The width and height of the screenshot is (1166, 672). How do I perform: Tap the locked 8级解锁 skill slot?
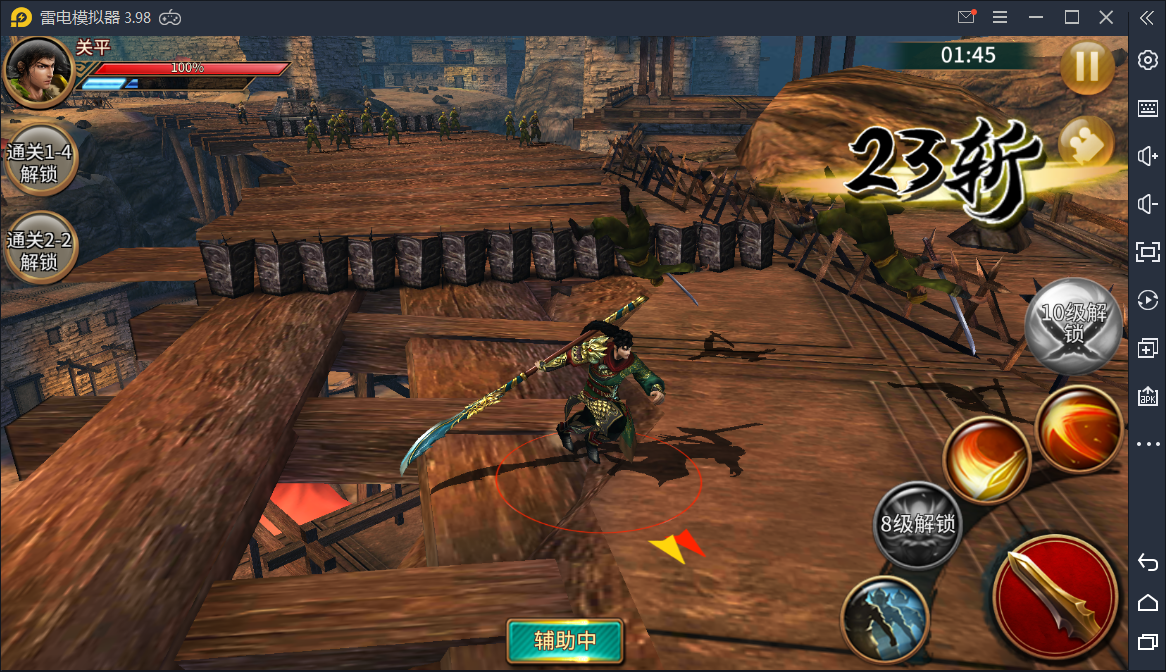pyautogui.click(x=917, y=525)
